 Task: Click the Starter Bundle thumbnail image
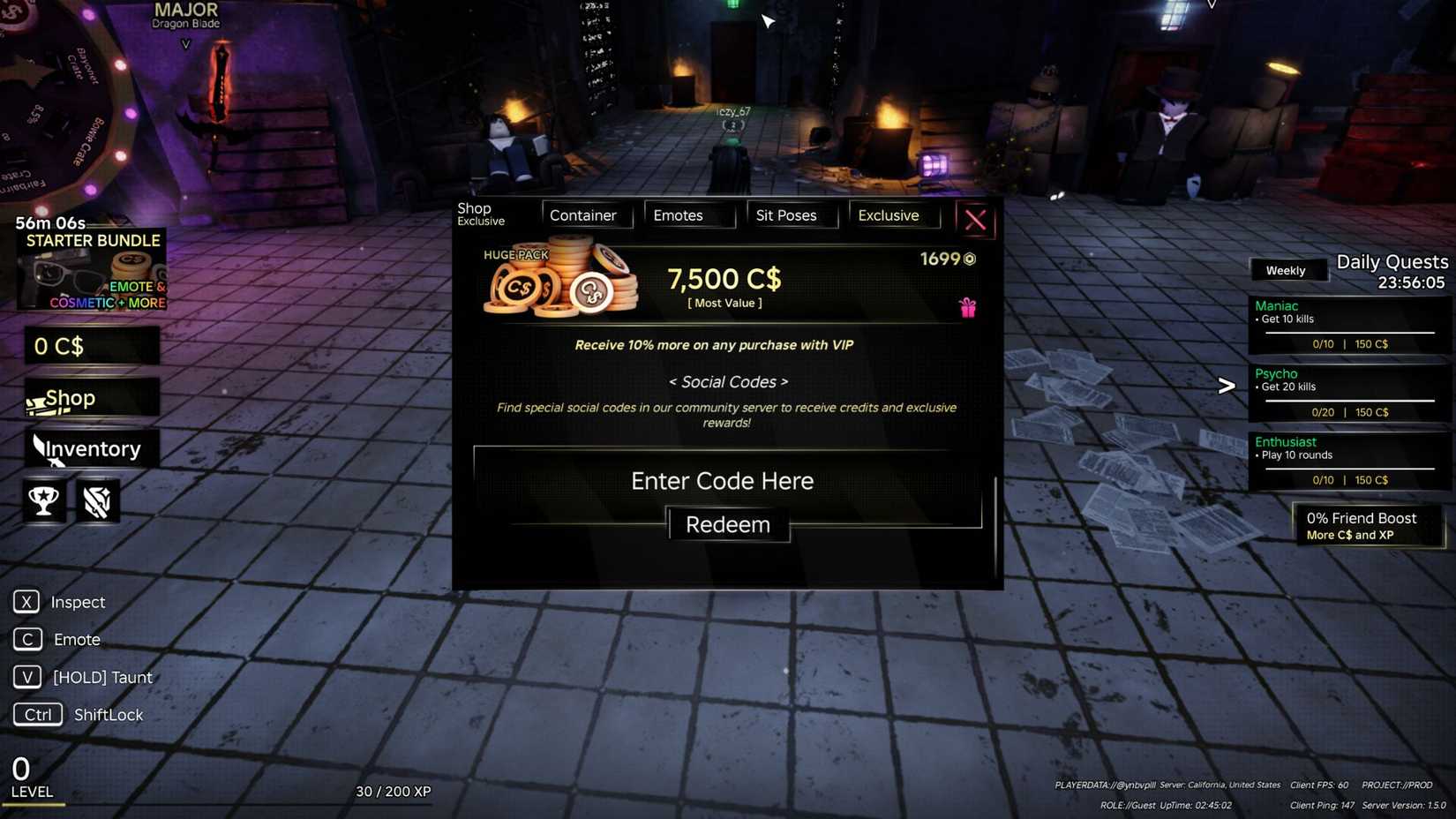[x=91, y=271]
